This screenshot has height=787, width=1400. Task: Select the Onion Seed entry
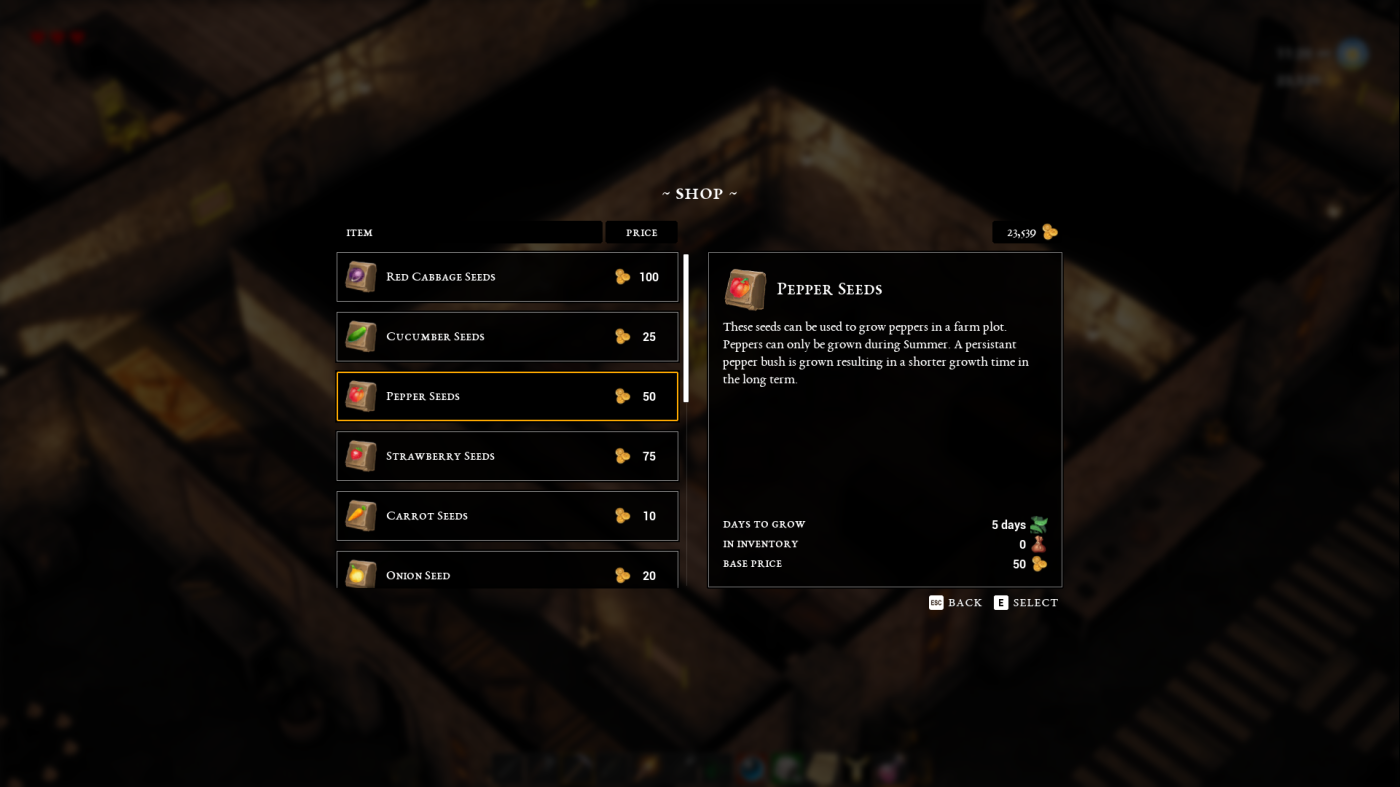pos(507,573)
